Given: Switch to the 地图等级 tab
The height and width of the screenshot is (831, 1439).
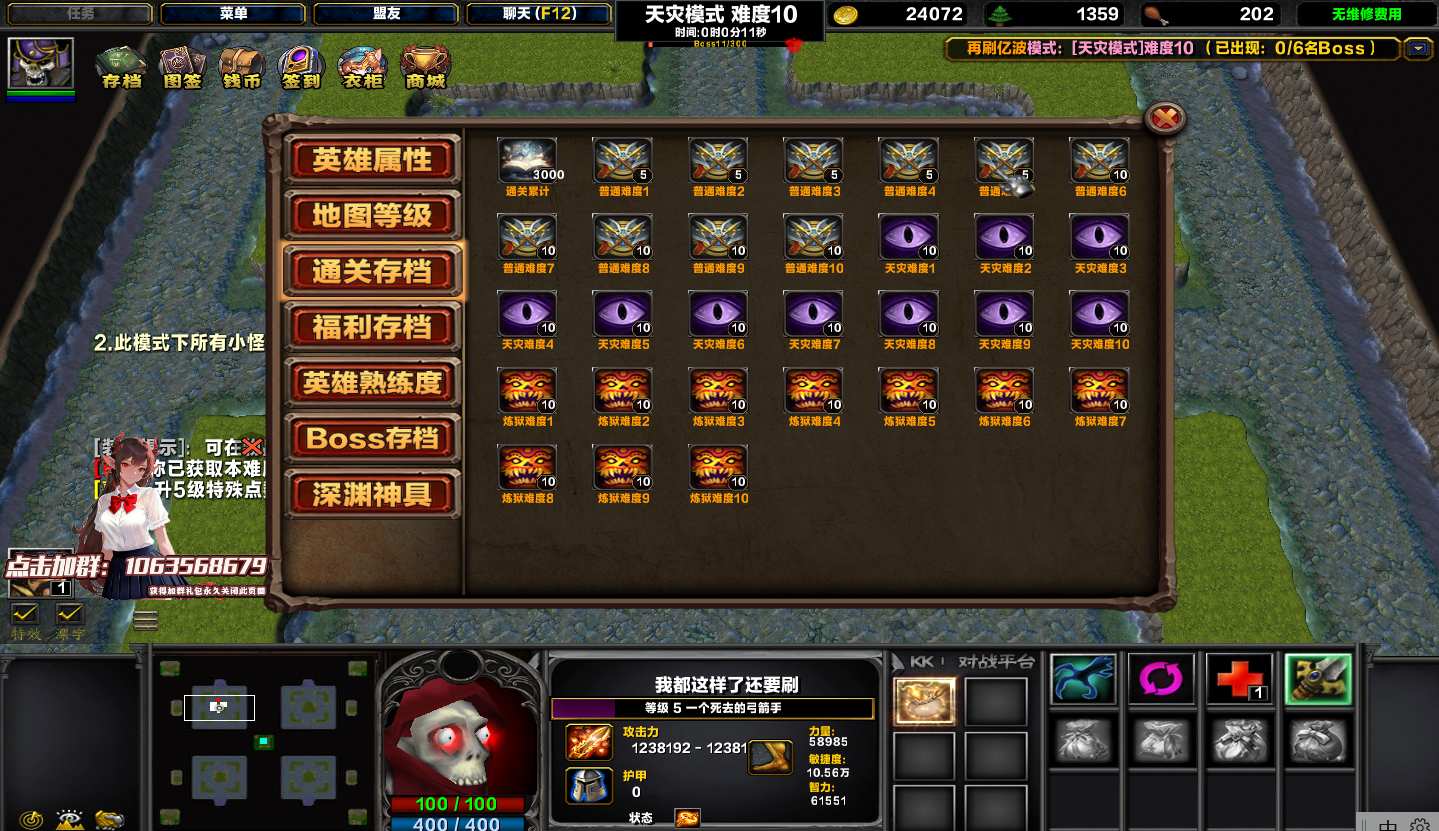Looking at the screenshot, I should tap(372, 215).
